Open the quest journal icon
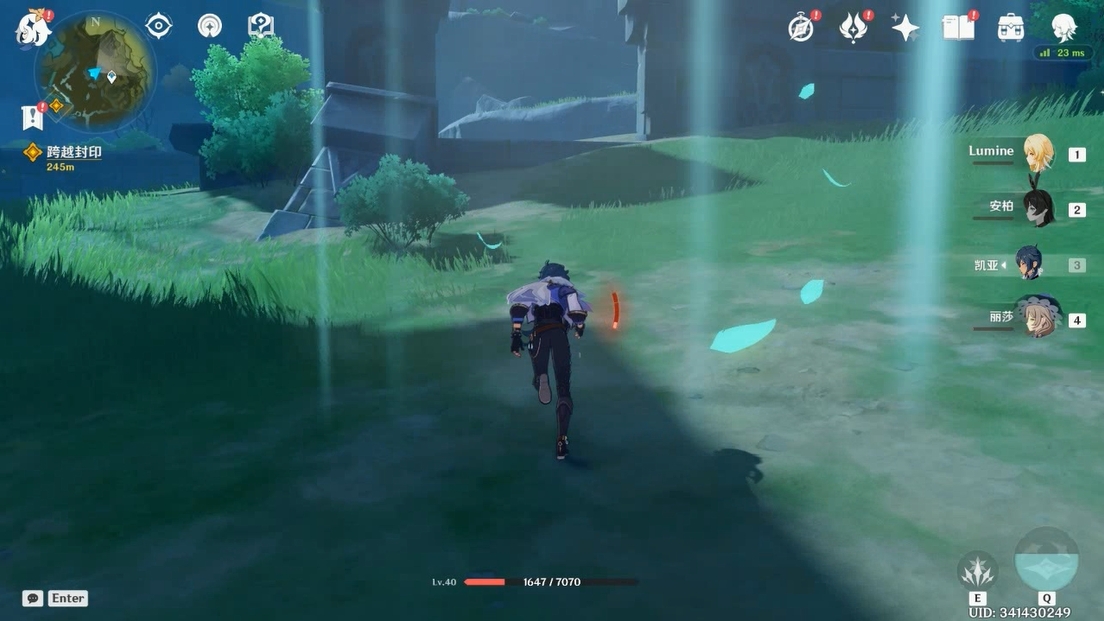 32,117
